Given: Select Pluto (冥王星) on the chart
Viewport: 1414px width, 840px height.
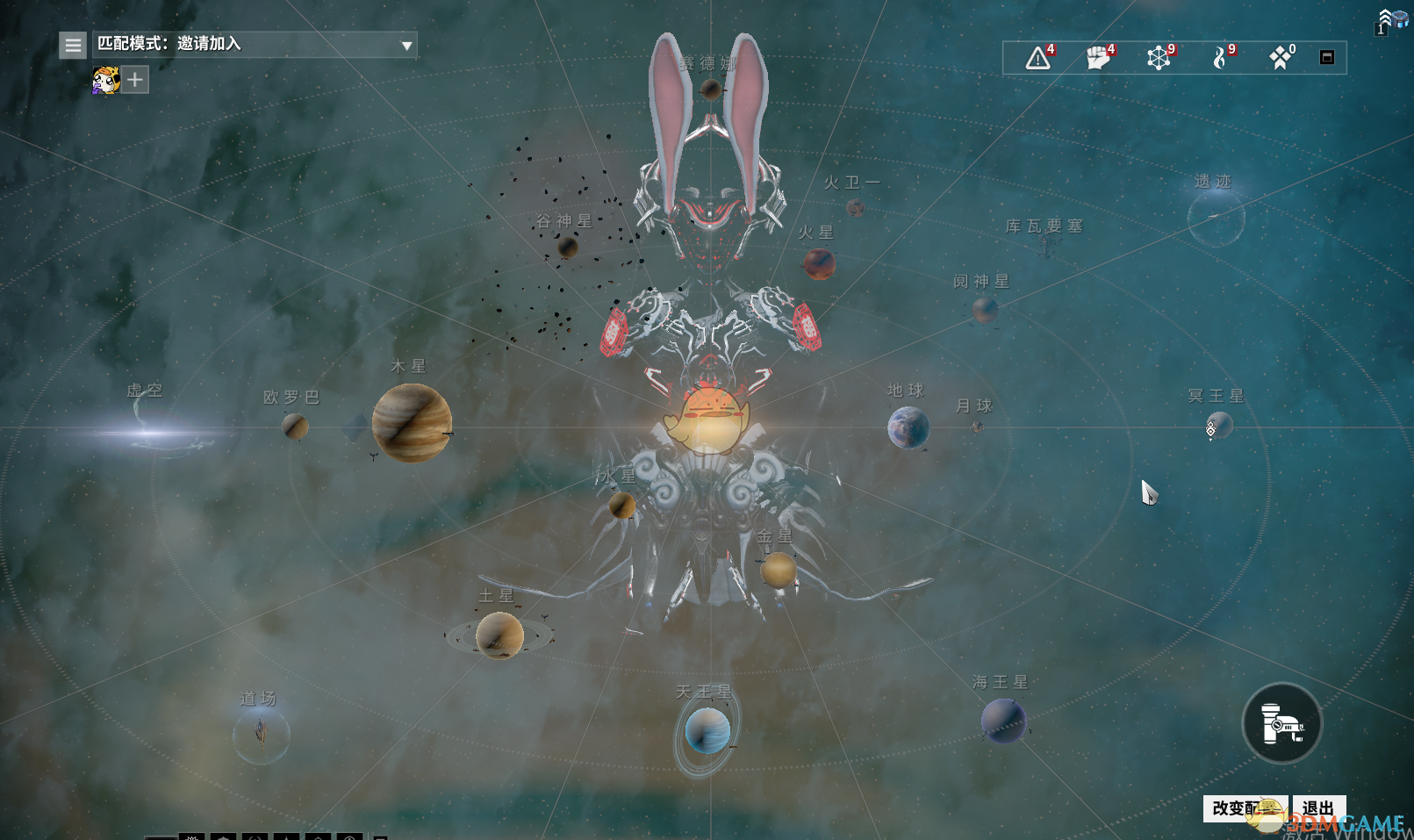Looking at the screenshot, I should (1219, 426).
